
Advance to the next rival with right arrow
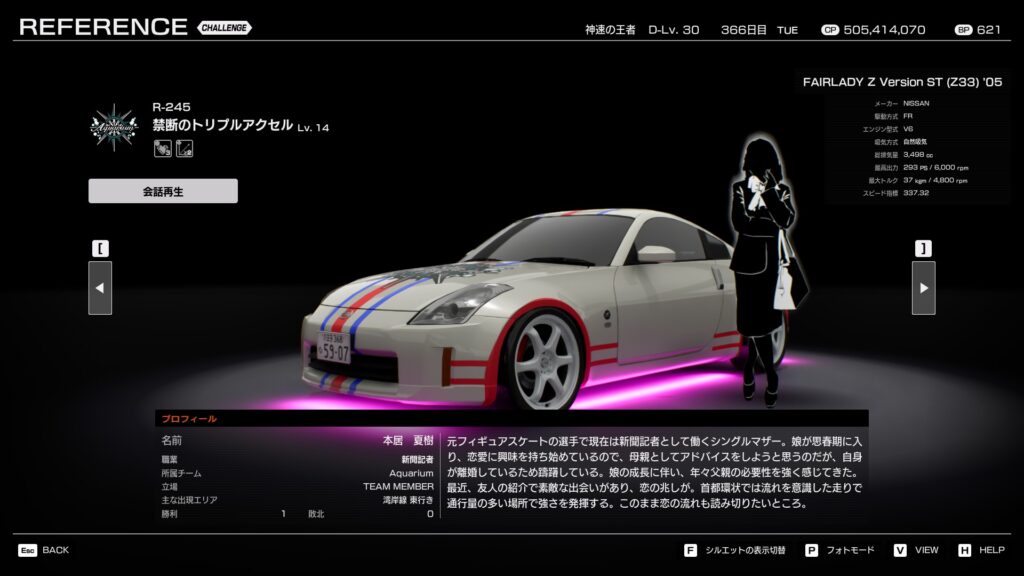(x=923, y=288)
